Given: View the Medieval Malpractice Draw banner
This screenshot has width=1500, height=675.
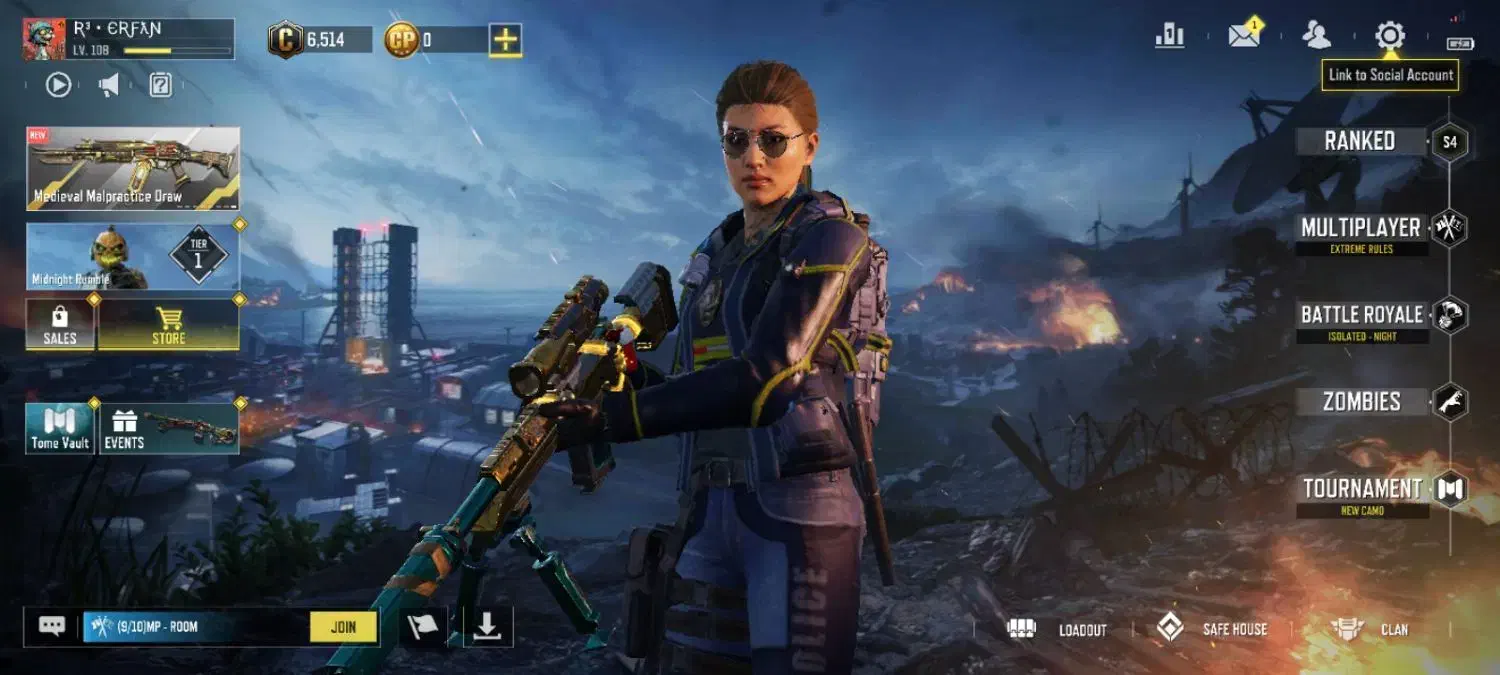Looking at the screenshot, I should [x=133, y=168].
